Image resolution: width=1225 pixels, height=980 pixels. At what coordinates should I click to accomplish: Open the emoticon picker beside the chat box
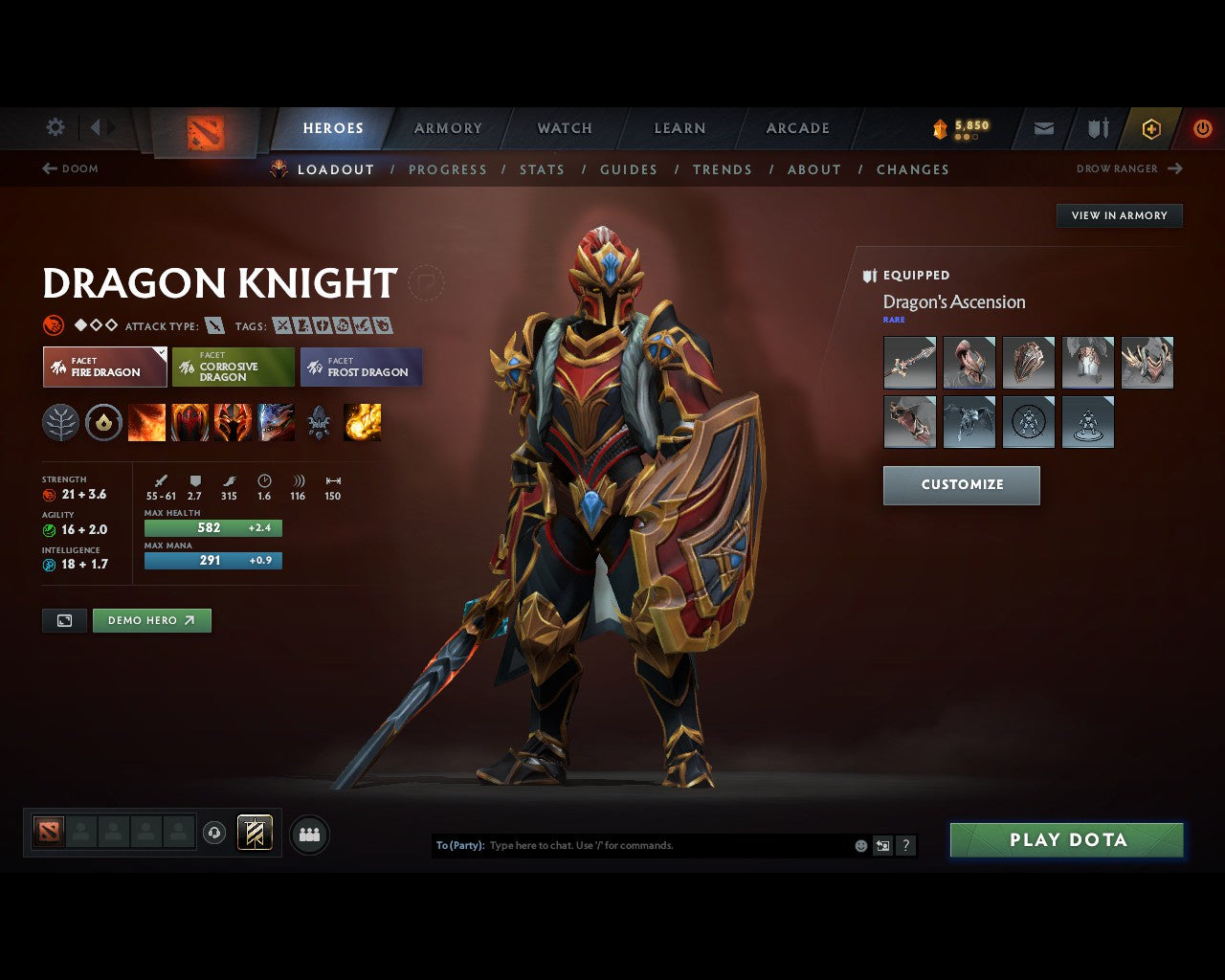(859, 845)
